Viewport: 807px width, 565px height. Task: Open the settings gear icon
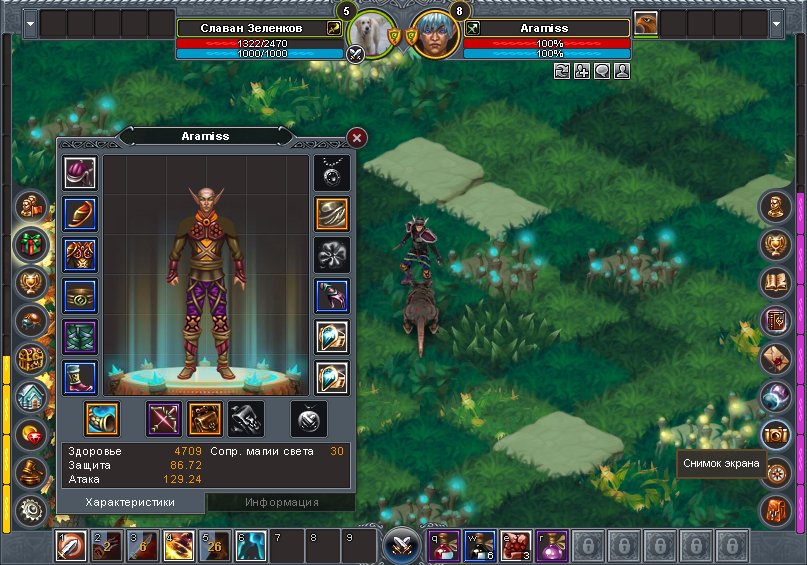32,510
